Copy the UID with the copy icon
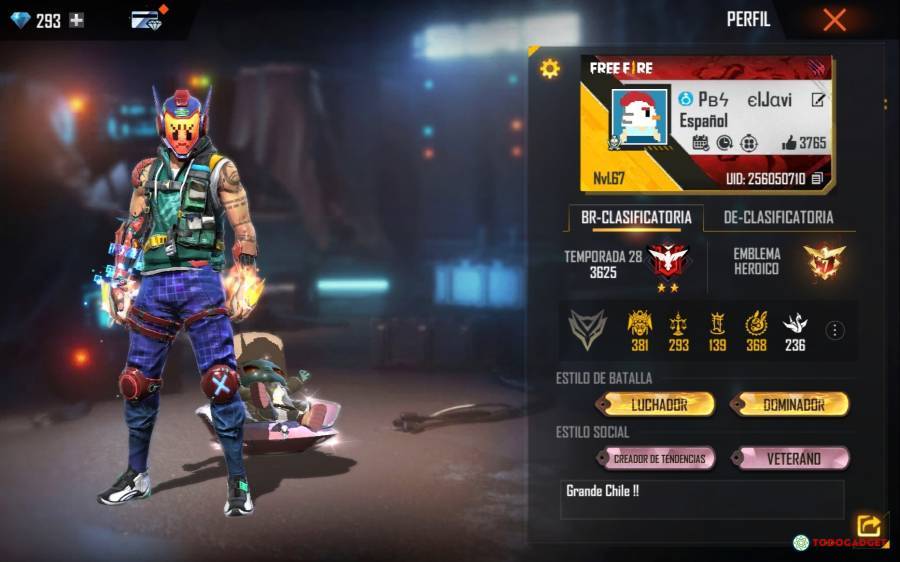This screenshot has height=562, width=900. coord(817,179)
